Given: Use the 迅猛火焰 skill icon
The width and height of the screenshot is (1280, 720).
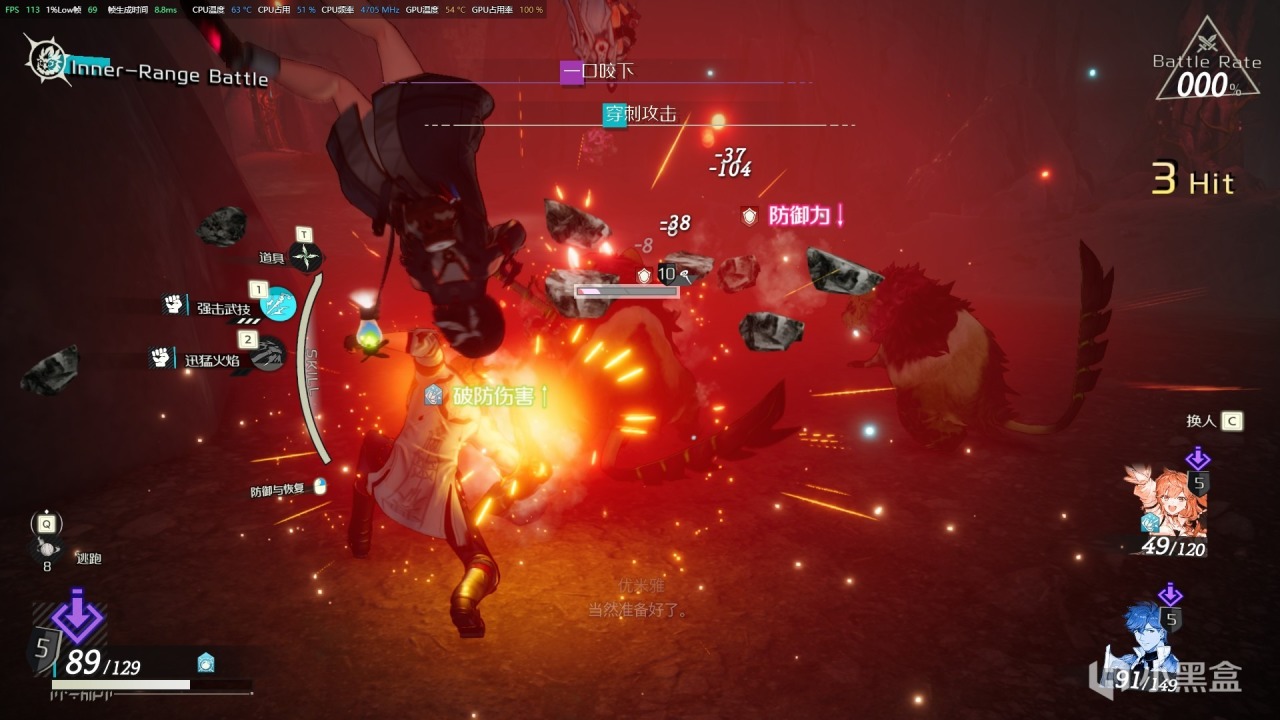Looking at the screenshot, I should pyautogui.click(x=267, y=354).
